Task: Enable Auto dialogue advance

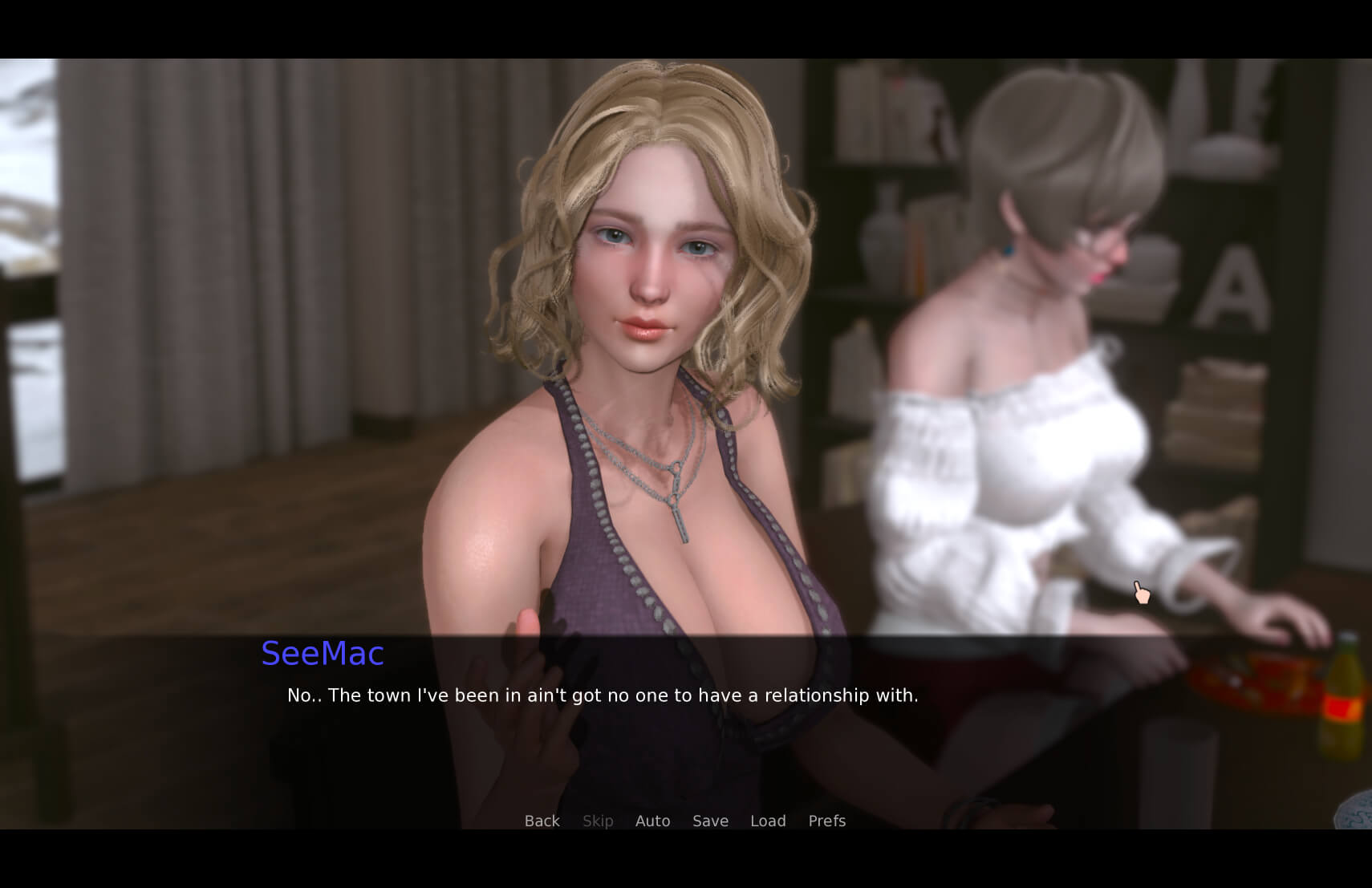Action: [x=652, y=821]
